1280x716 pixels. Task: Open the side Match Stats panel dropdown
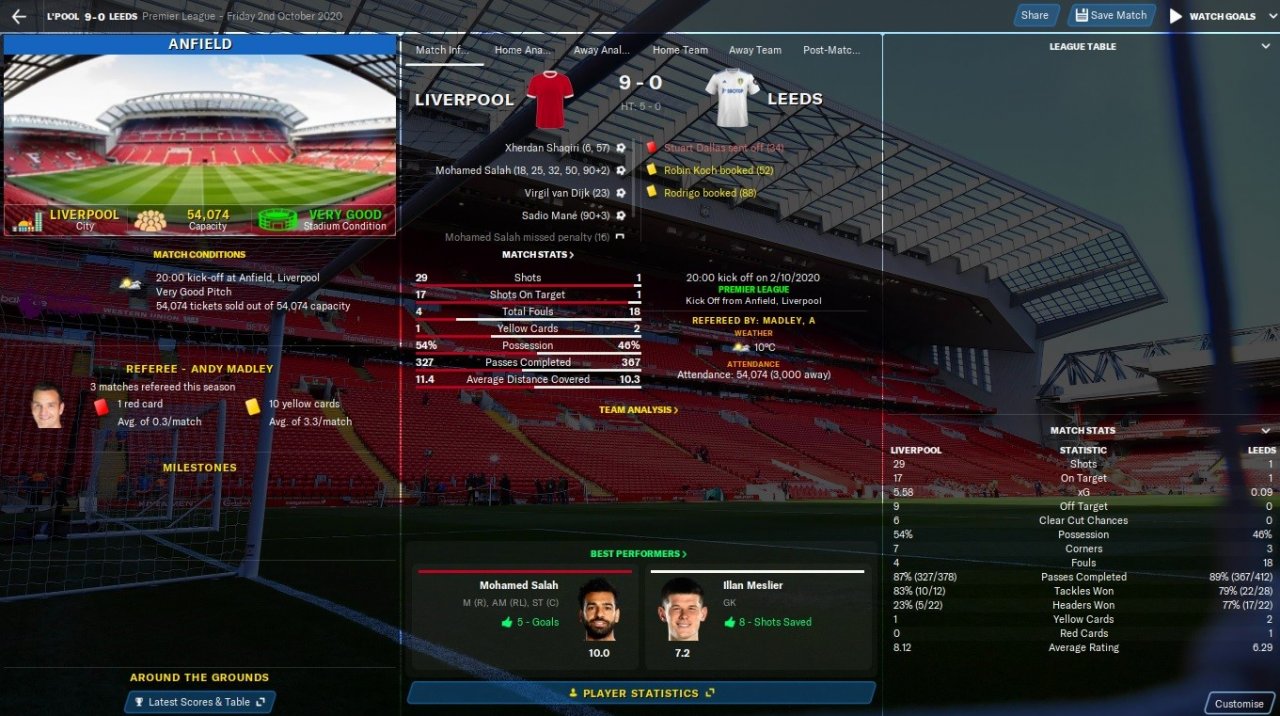coord(1266,431)
